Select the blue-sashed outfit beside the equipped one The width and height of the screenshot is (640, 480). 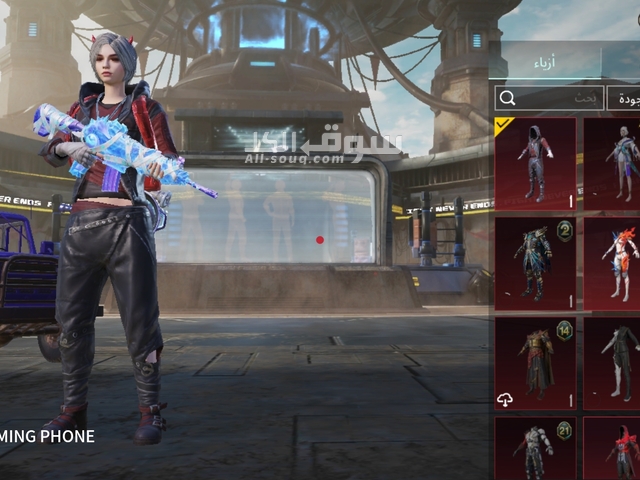pos(612,162)
